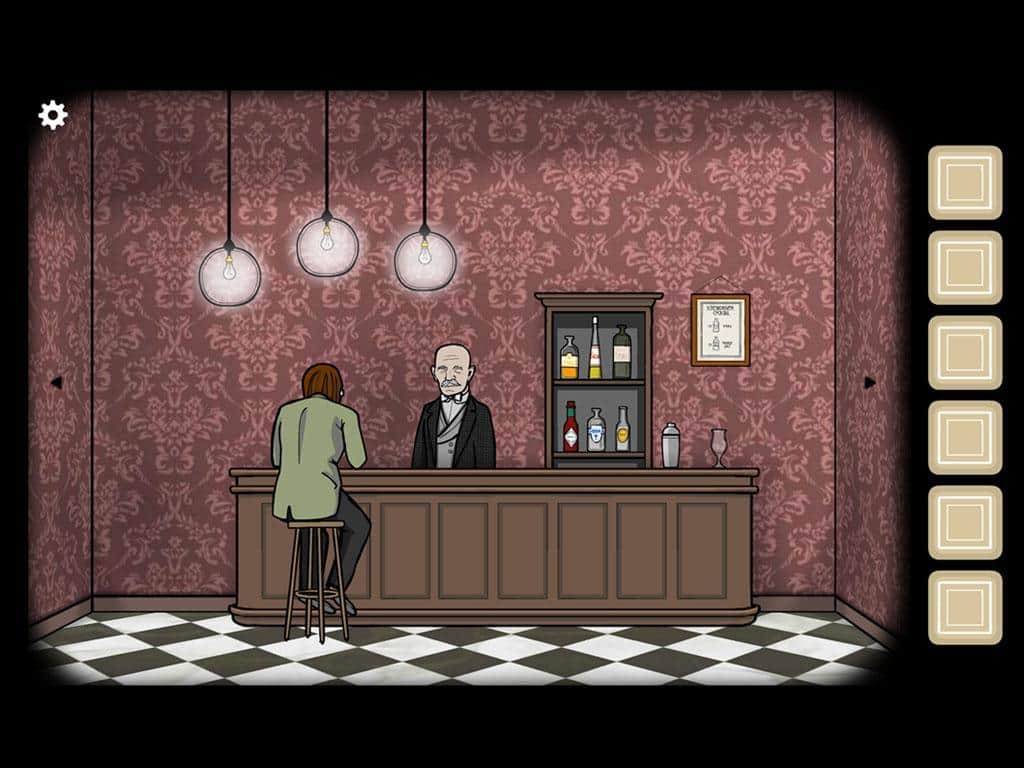Navigate to the room on the left
Screen dimensions: 1024x768
(x=56, y=382)
